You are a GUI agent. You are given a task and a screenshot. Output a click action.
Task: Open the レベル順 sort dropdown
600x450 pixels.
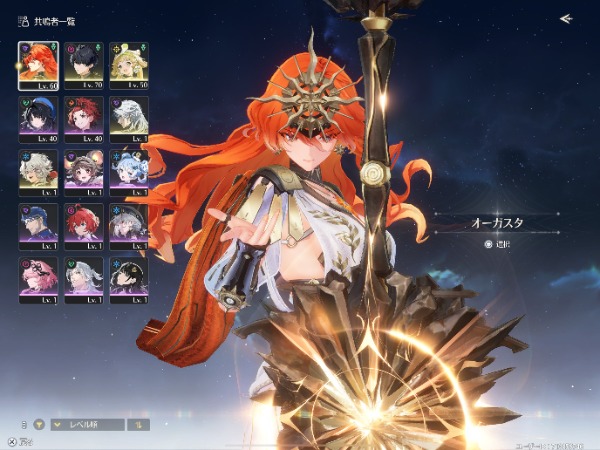(88, 424)
